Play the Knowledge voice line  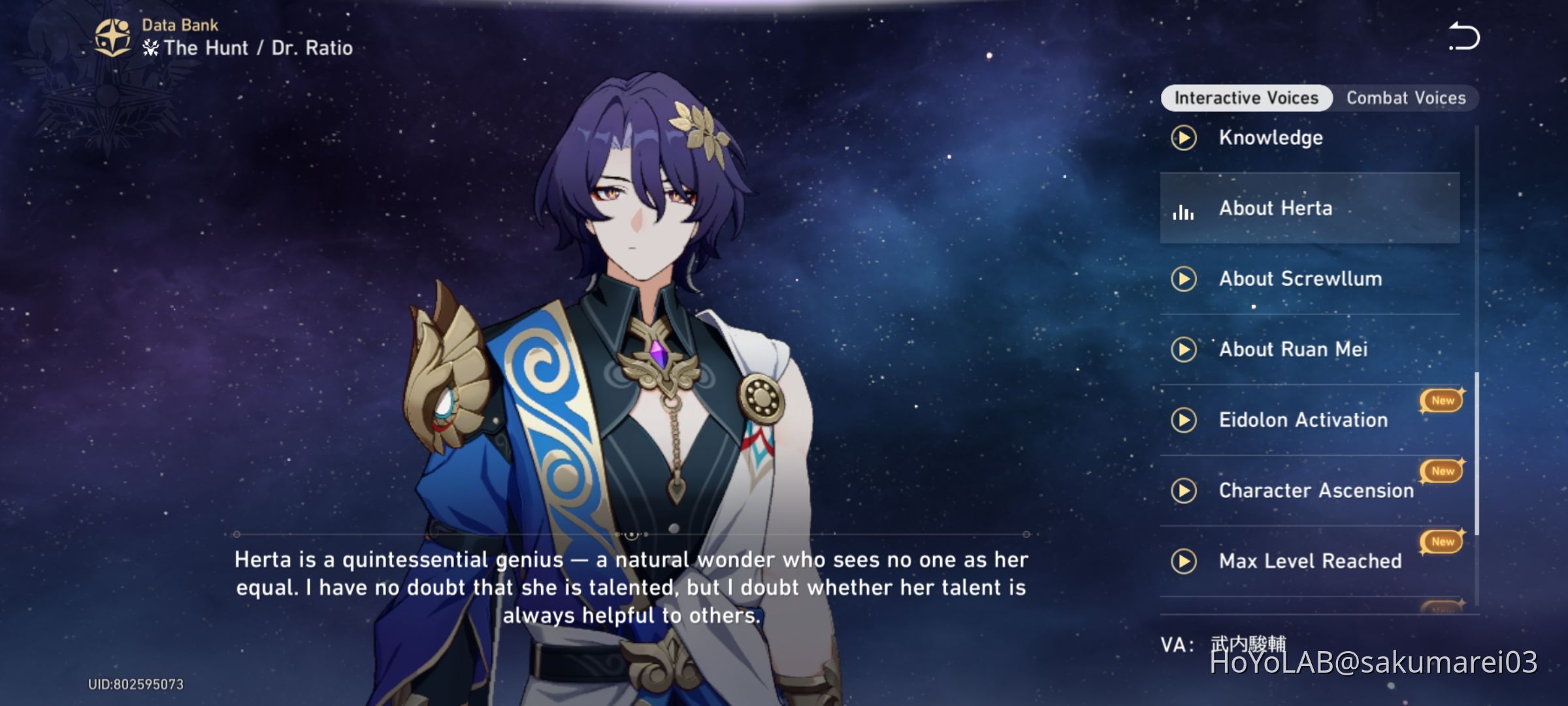(1184, 139)
